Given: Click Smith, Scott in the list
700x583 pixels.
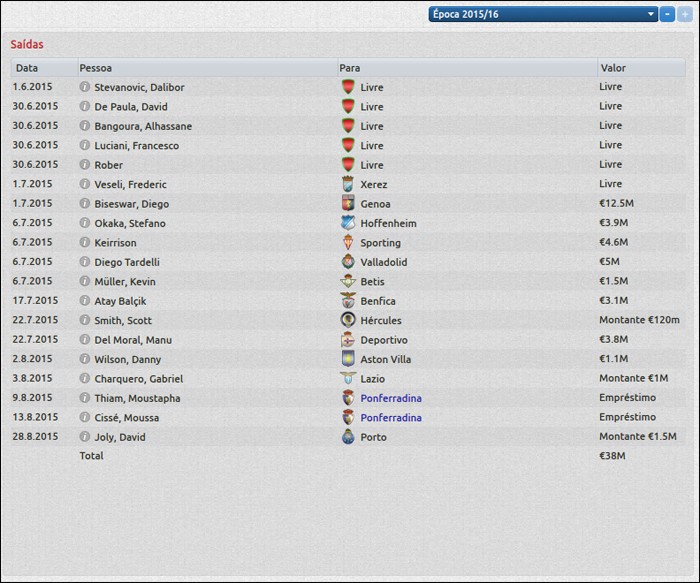Looking at the screenshot, I should 124,320.
